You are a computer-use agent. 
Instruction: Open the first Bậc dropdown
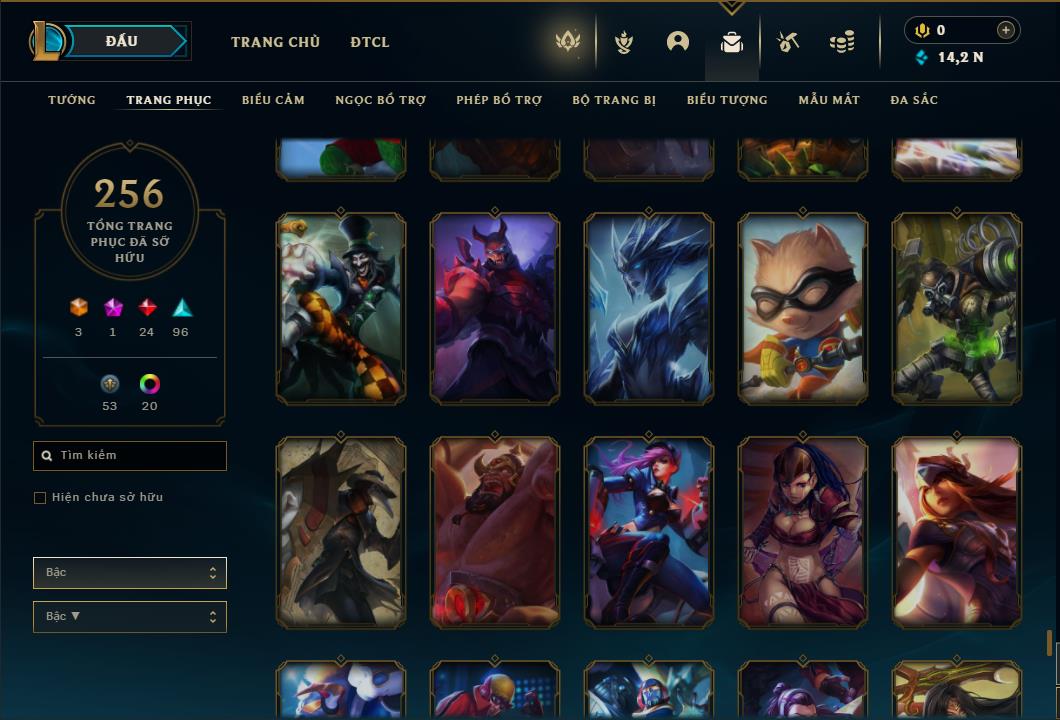(130, 573)
